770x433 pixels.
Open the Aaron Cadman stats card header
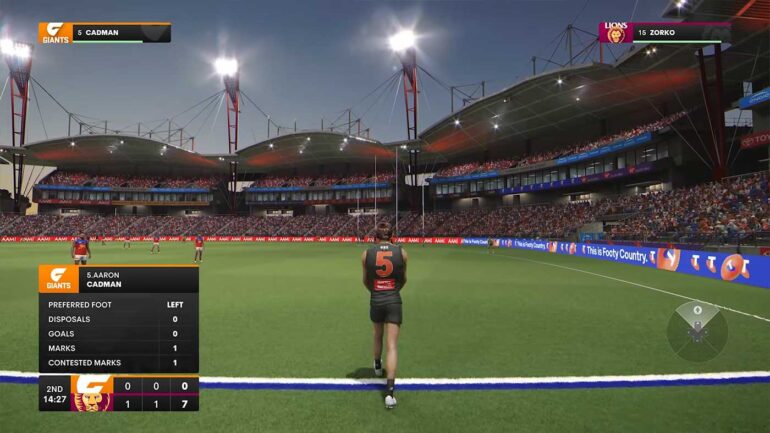[118, 279]
